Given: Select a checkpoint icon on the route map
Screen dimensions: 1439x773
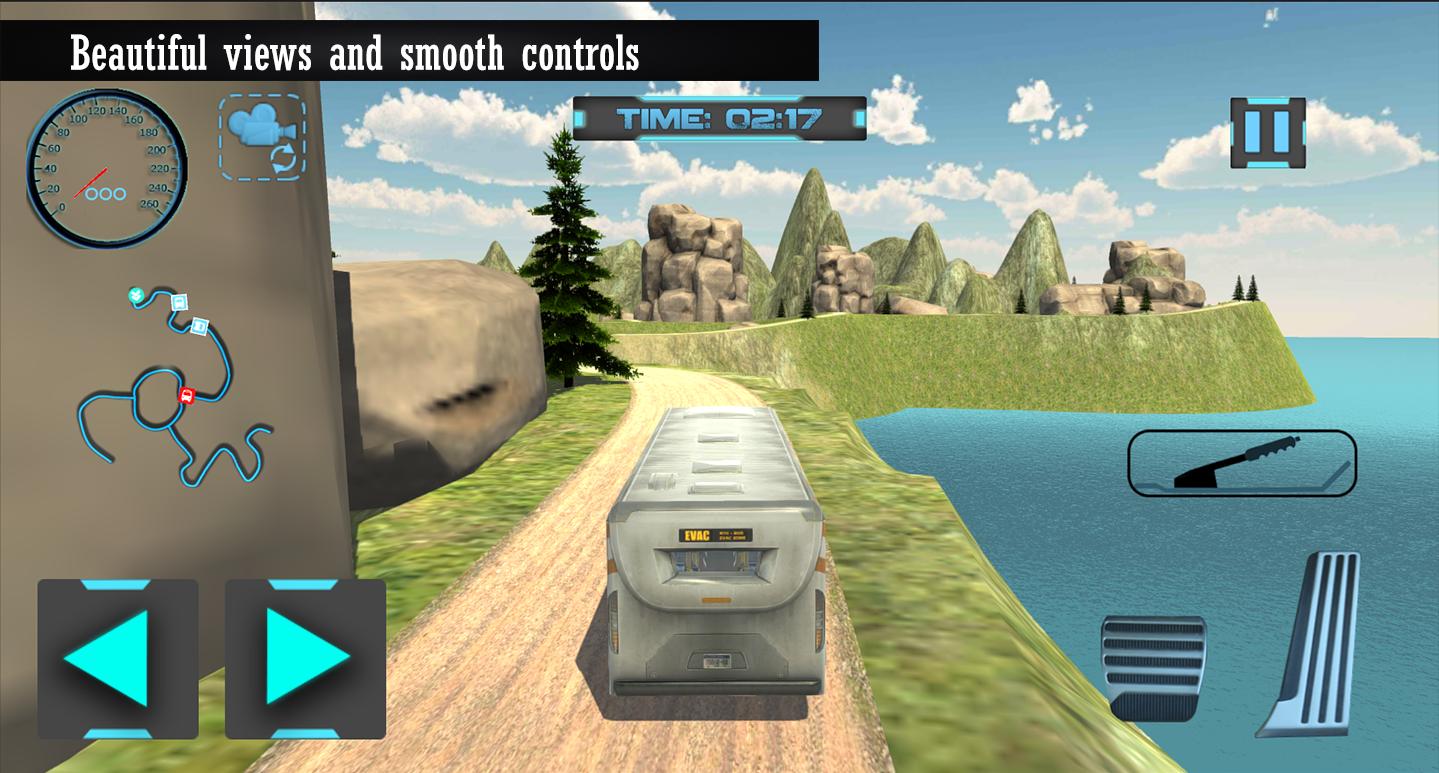Looking at the screenshot, I should 178,303.
